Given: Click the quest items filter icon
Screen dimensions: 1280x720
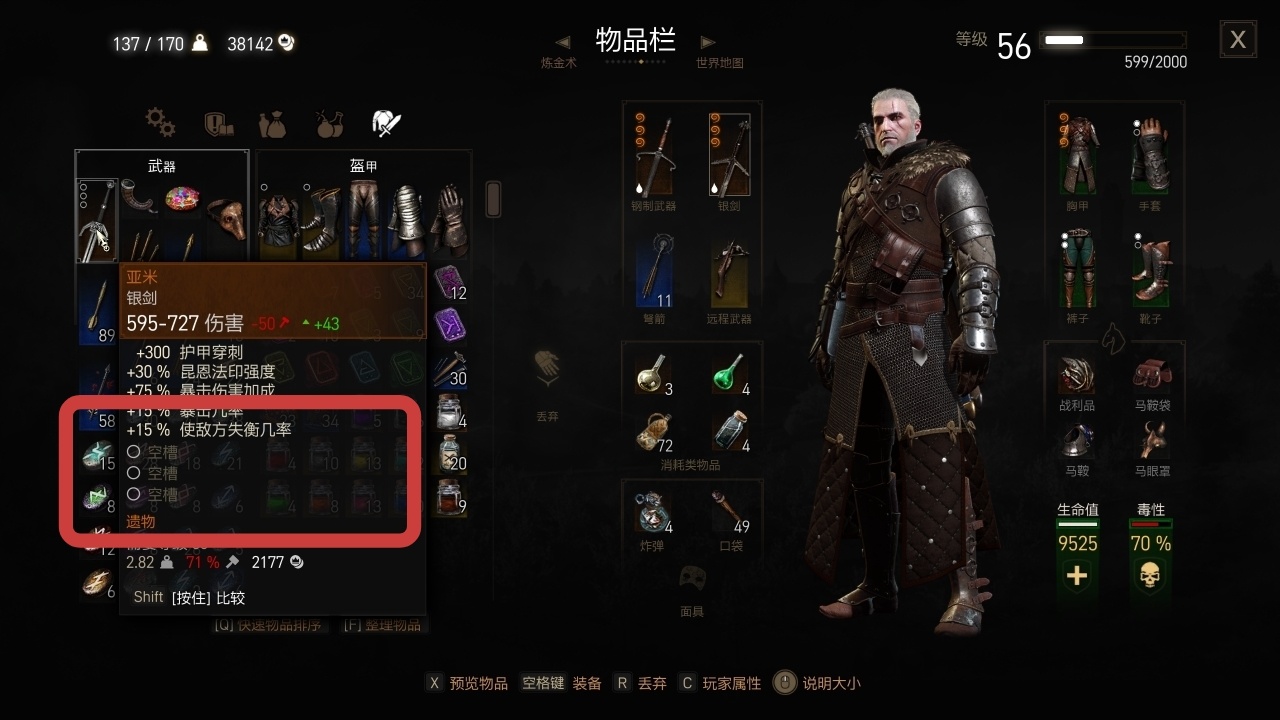Looking at the screenshot, I should click(217, 122).
